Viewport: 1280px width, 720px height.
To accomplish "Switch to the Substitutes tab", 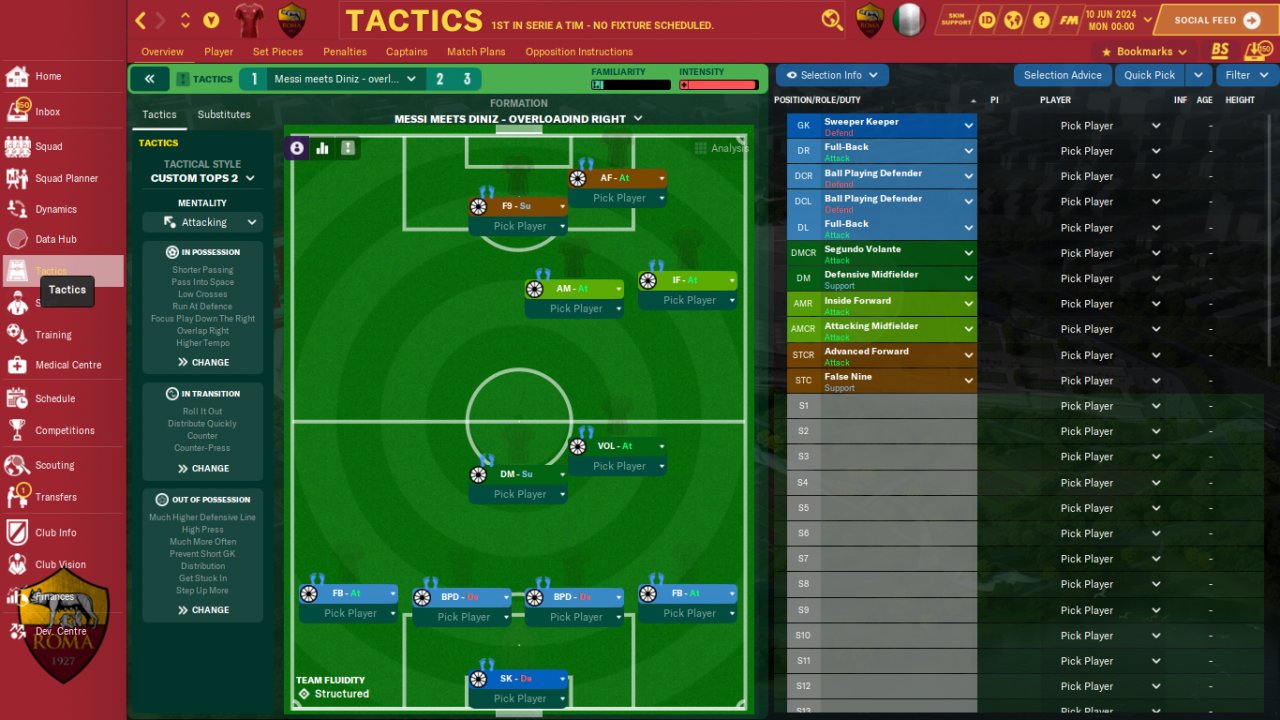I will [224, 115].
